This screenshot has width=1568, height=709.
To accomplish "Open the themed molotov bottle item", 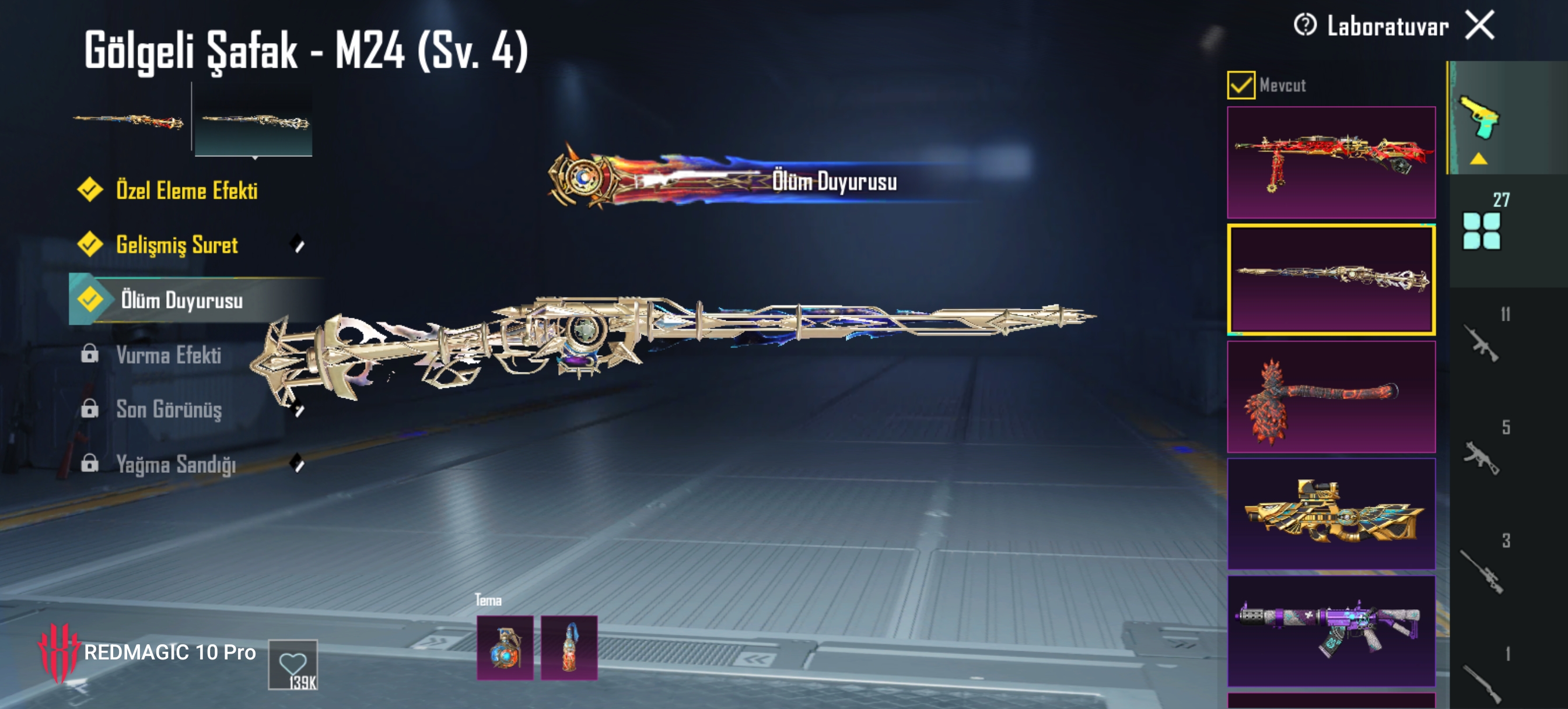I will (569, 648).
